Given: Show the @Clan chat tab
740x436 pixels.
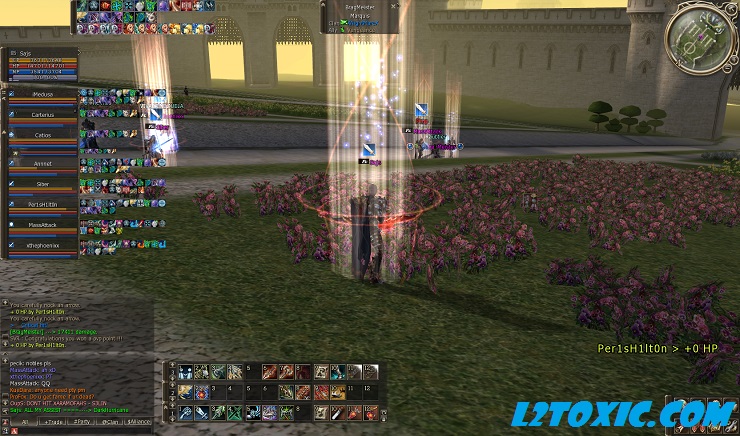Looking at the screenshot, I should (x=111, y=423).
